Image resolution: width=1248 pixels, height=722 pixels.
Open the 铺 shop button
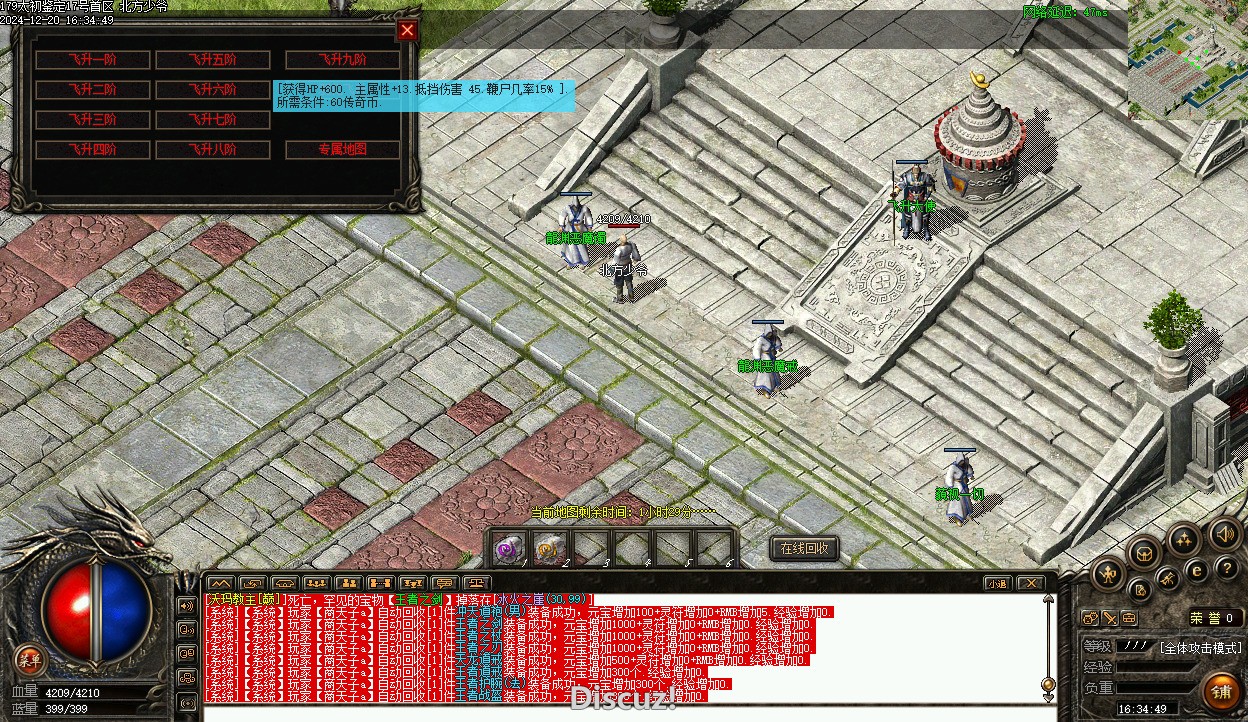click(x=1221, y=689)
